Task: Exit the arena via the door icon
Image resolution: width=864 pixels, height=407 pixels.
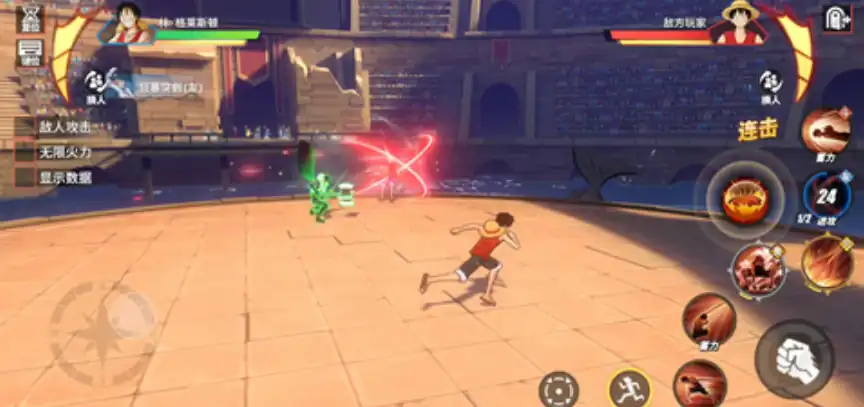Action: coord(836,18)
